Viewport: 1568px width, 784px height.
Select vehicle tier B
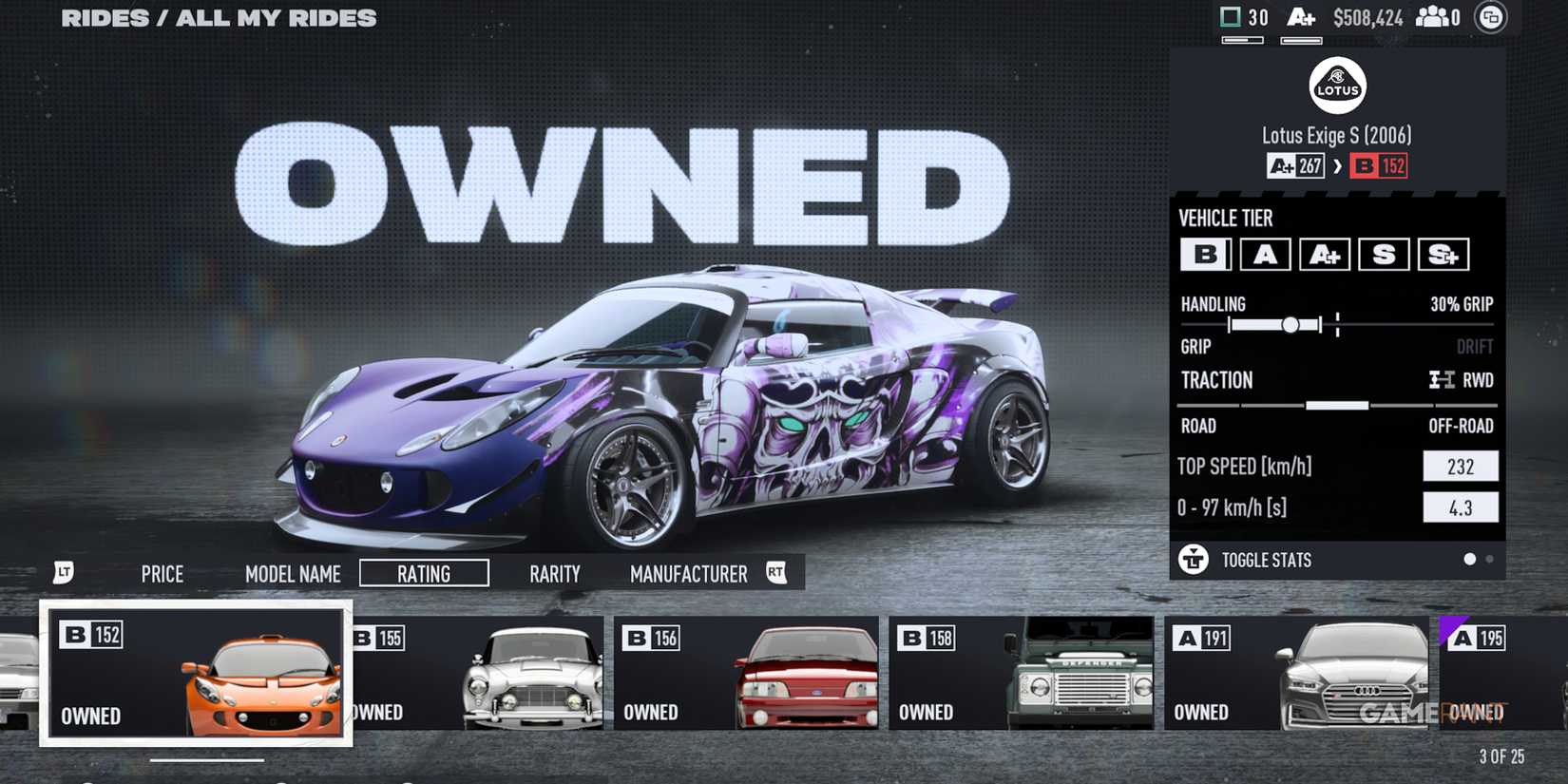(x=1204, y=254)
